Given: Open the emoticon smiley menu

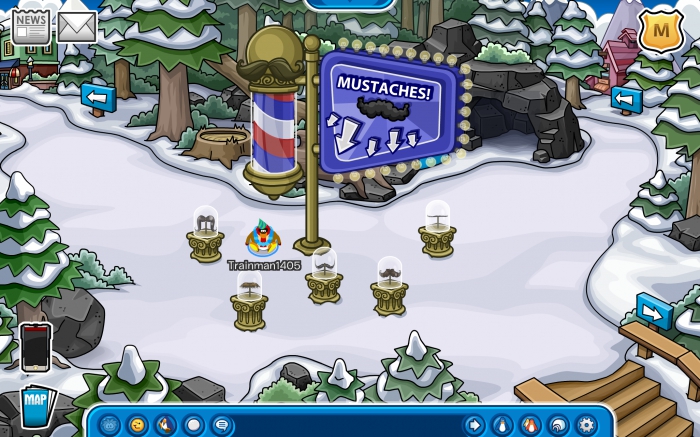Looking at the screenshot, I should pos(137,425).
